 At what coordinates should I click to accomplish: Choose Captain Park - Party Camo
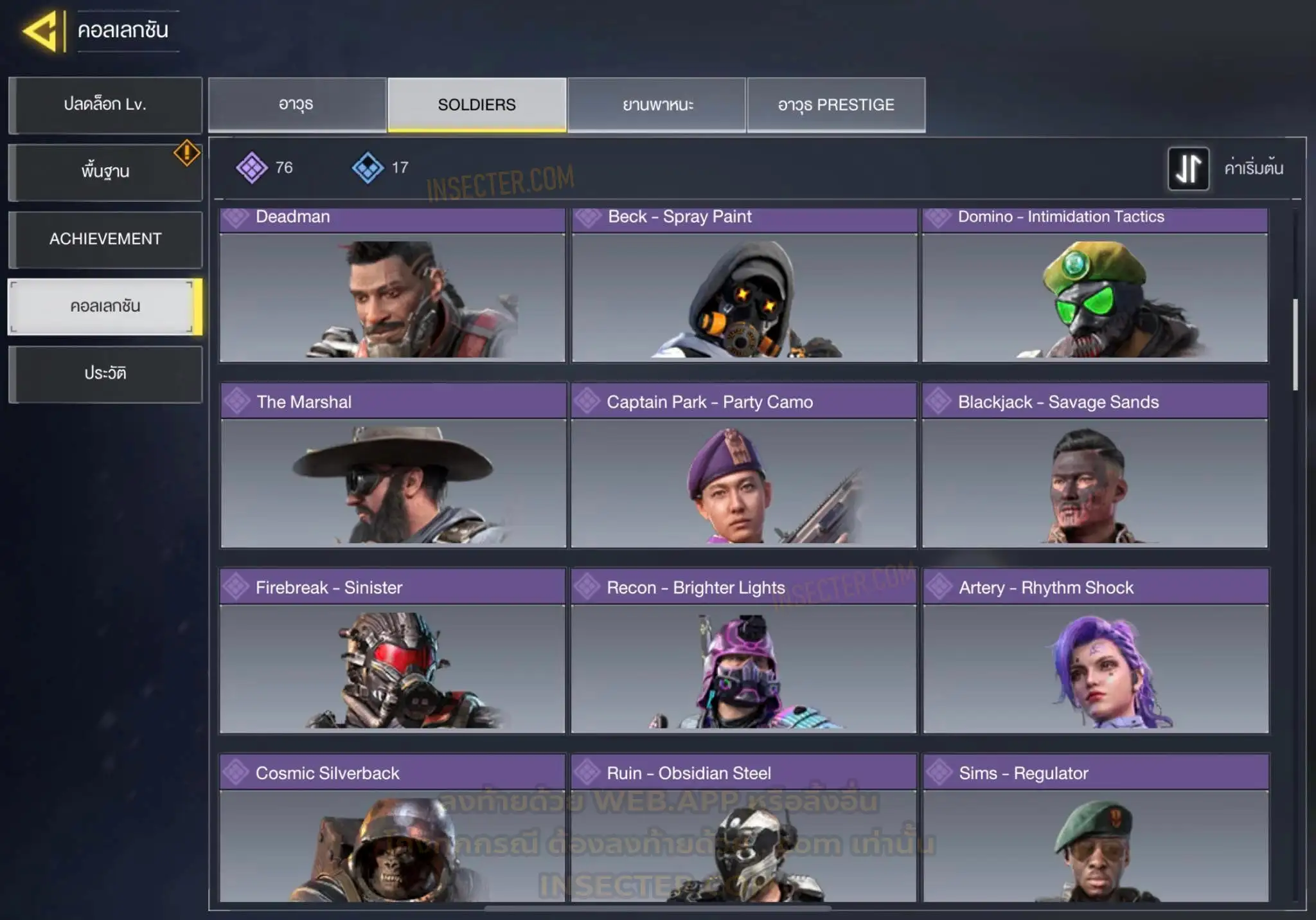pyautogui.click(x=743, y=466)
